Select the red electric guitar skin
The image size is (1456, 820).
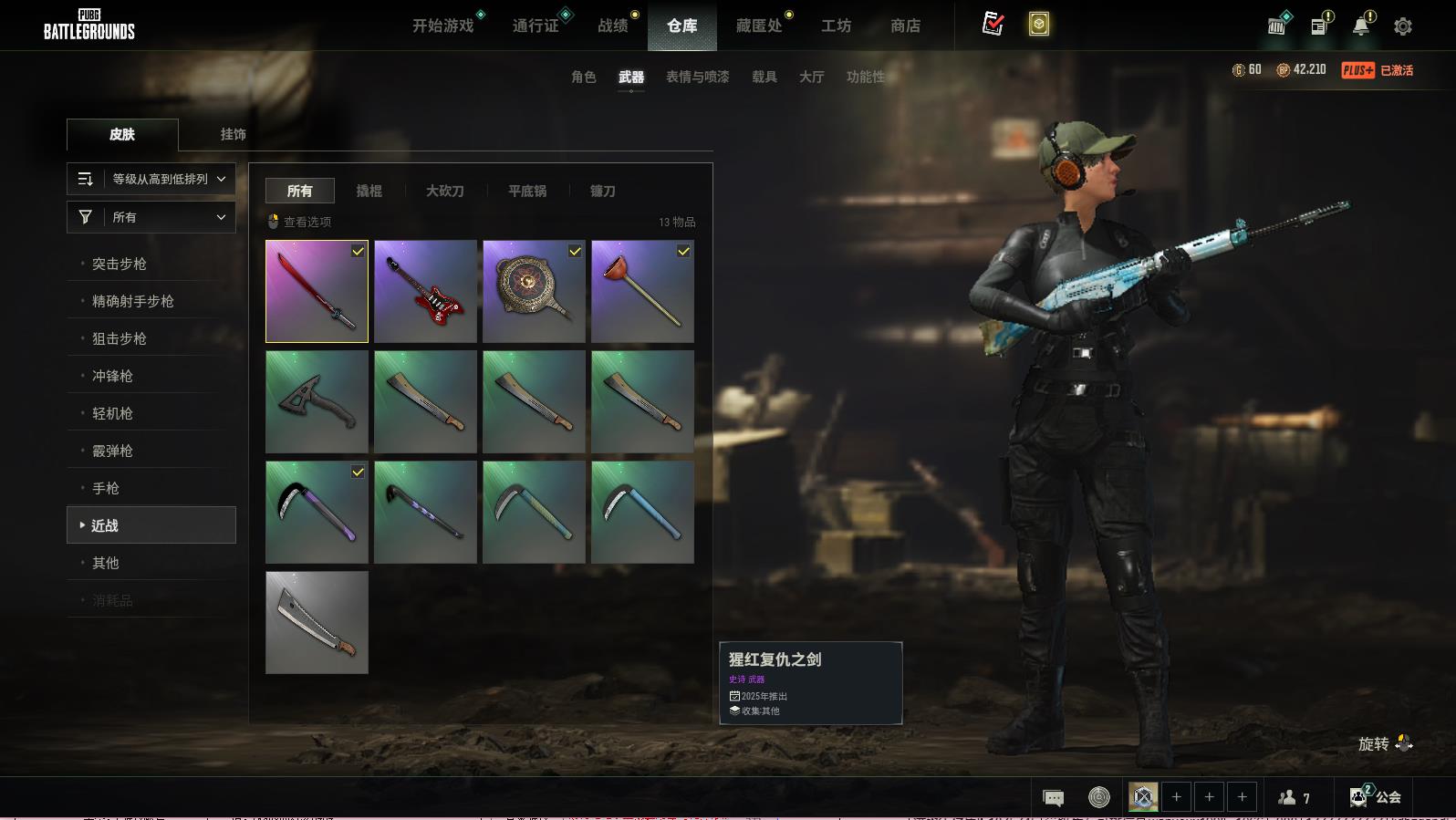[425, 292]
